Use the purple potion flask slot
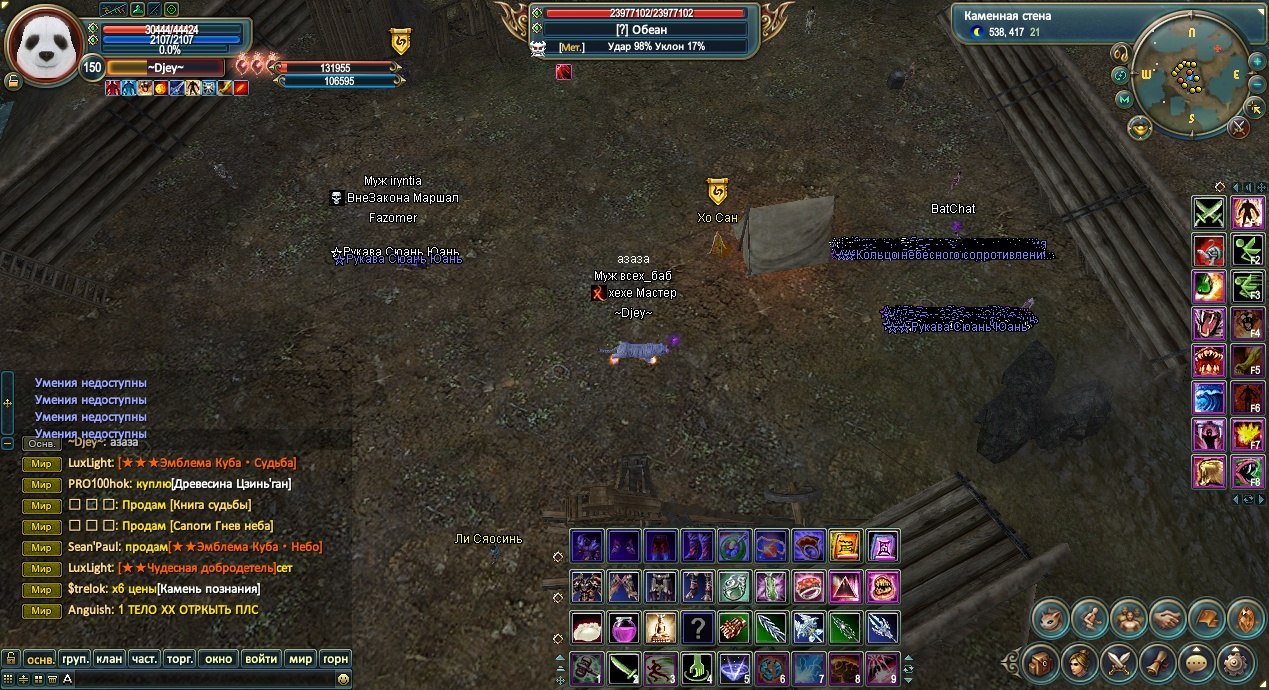Viewport: 1269px width, 690px height. 624,628
